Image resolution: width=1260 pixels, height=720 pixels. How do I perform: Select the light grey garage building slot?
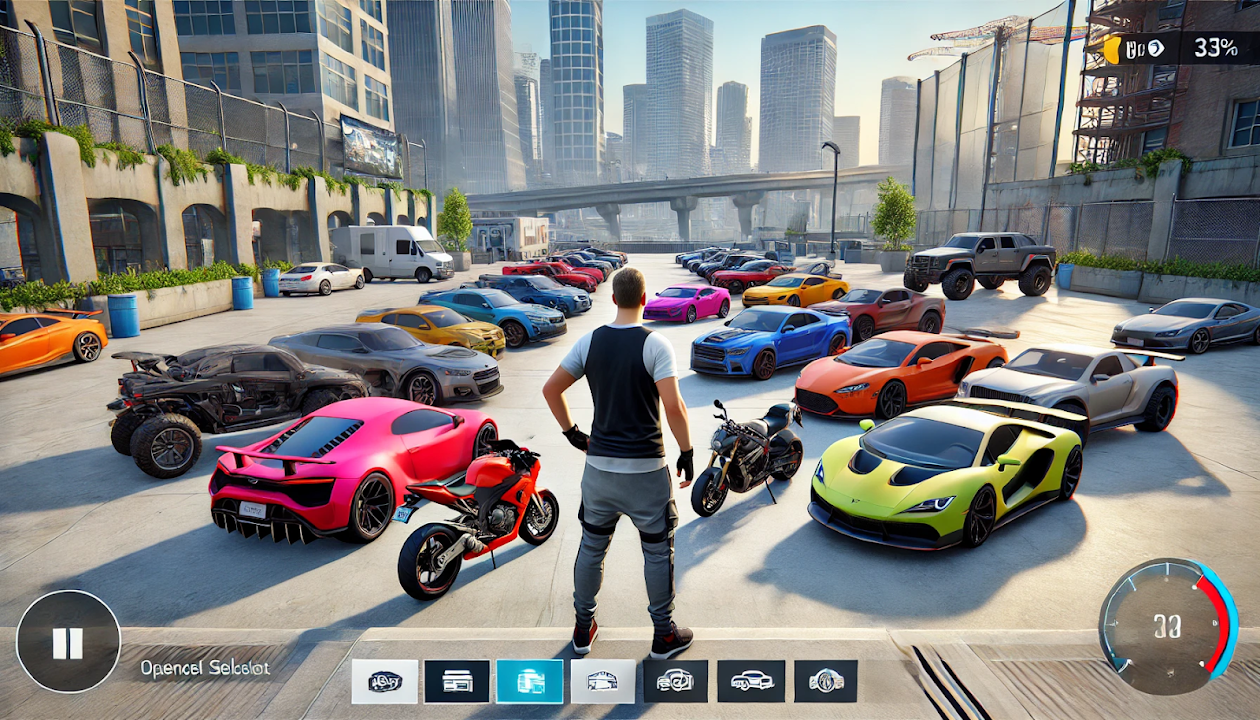click(602, 681)
